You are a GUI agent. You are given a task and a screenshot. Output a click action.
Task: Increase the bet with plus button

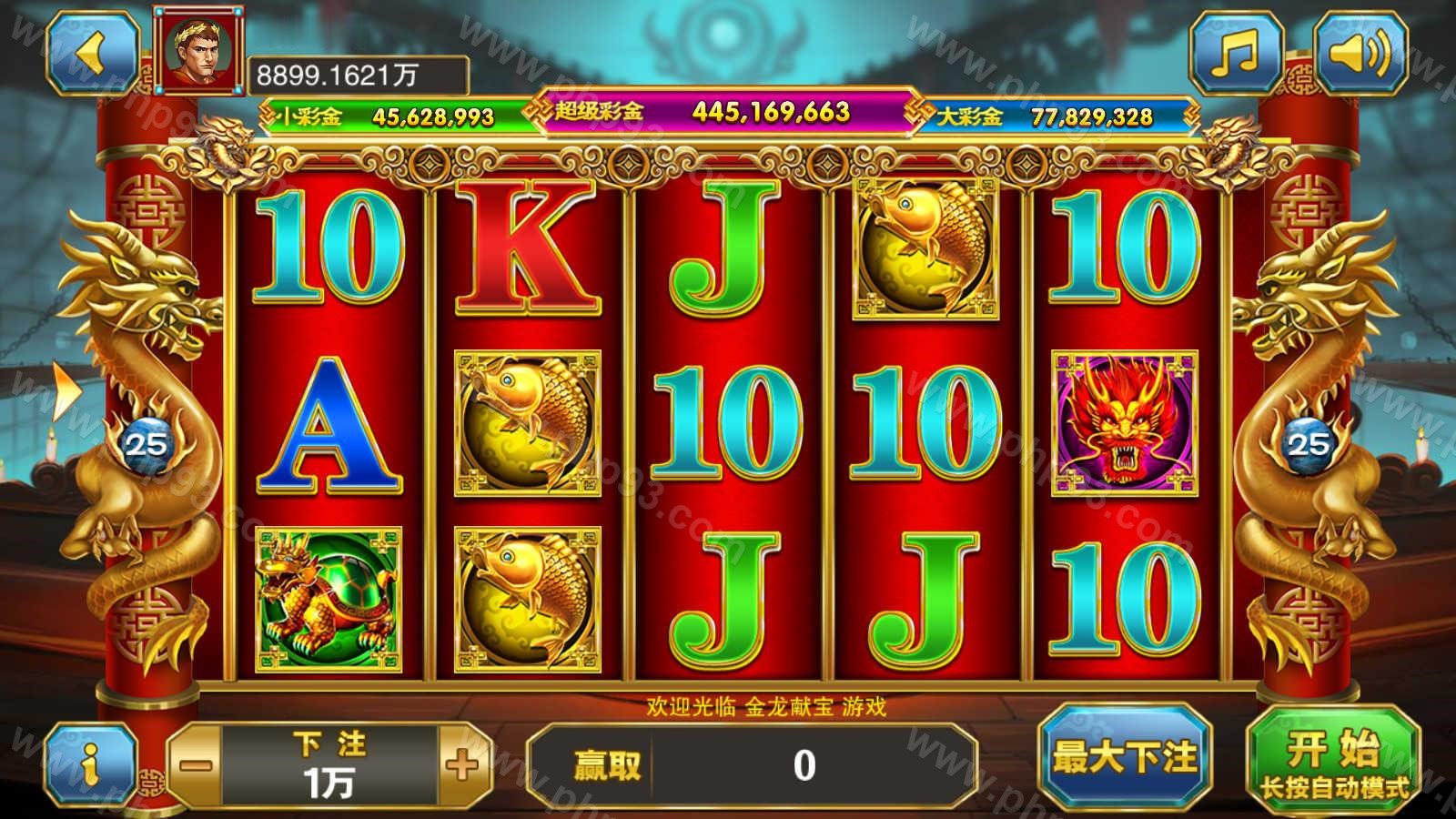(x=462, y=765)
